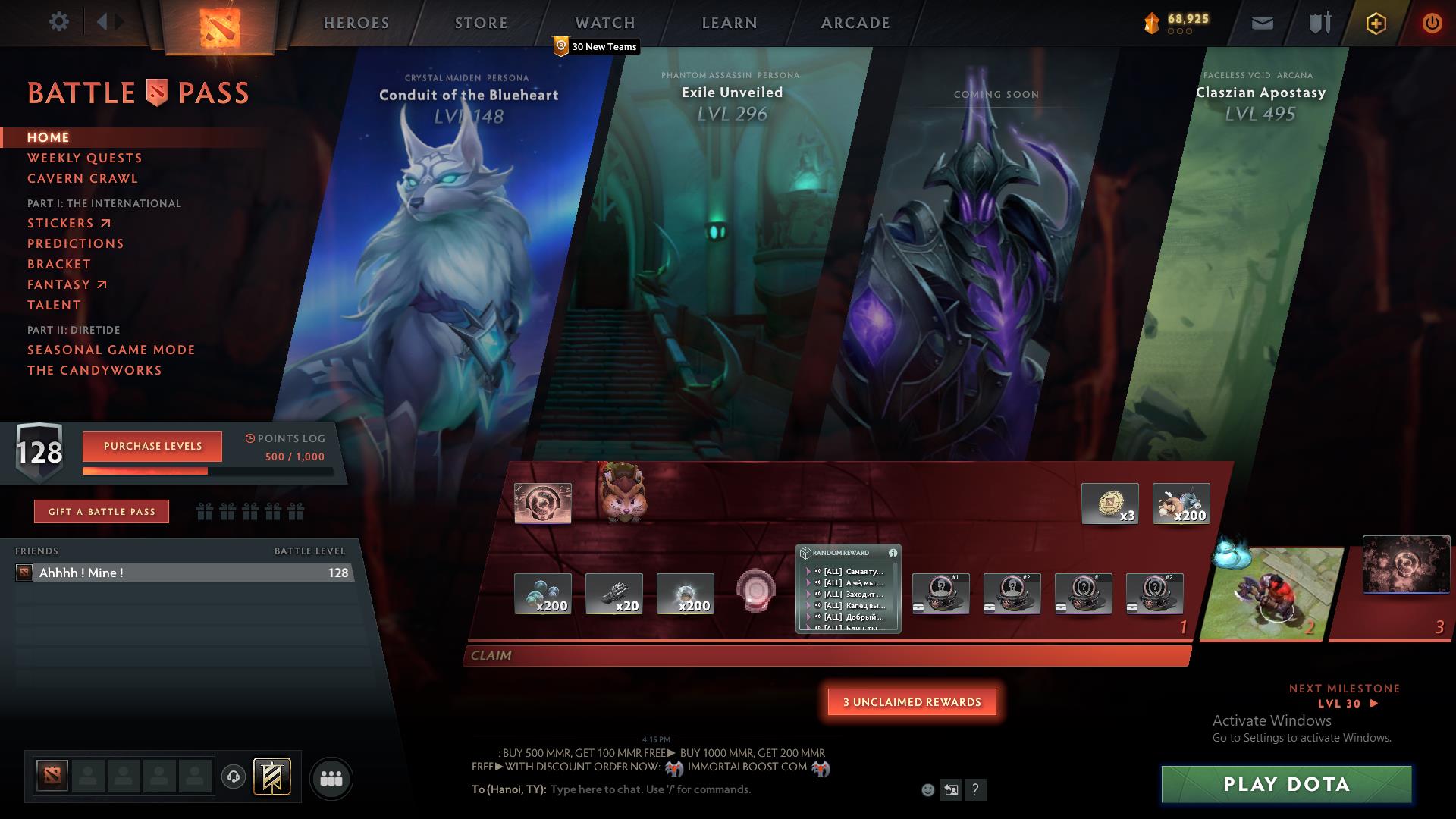Click the Purchase Levels button

pos(152,447)
